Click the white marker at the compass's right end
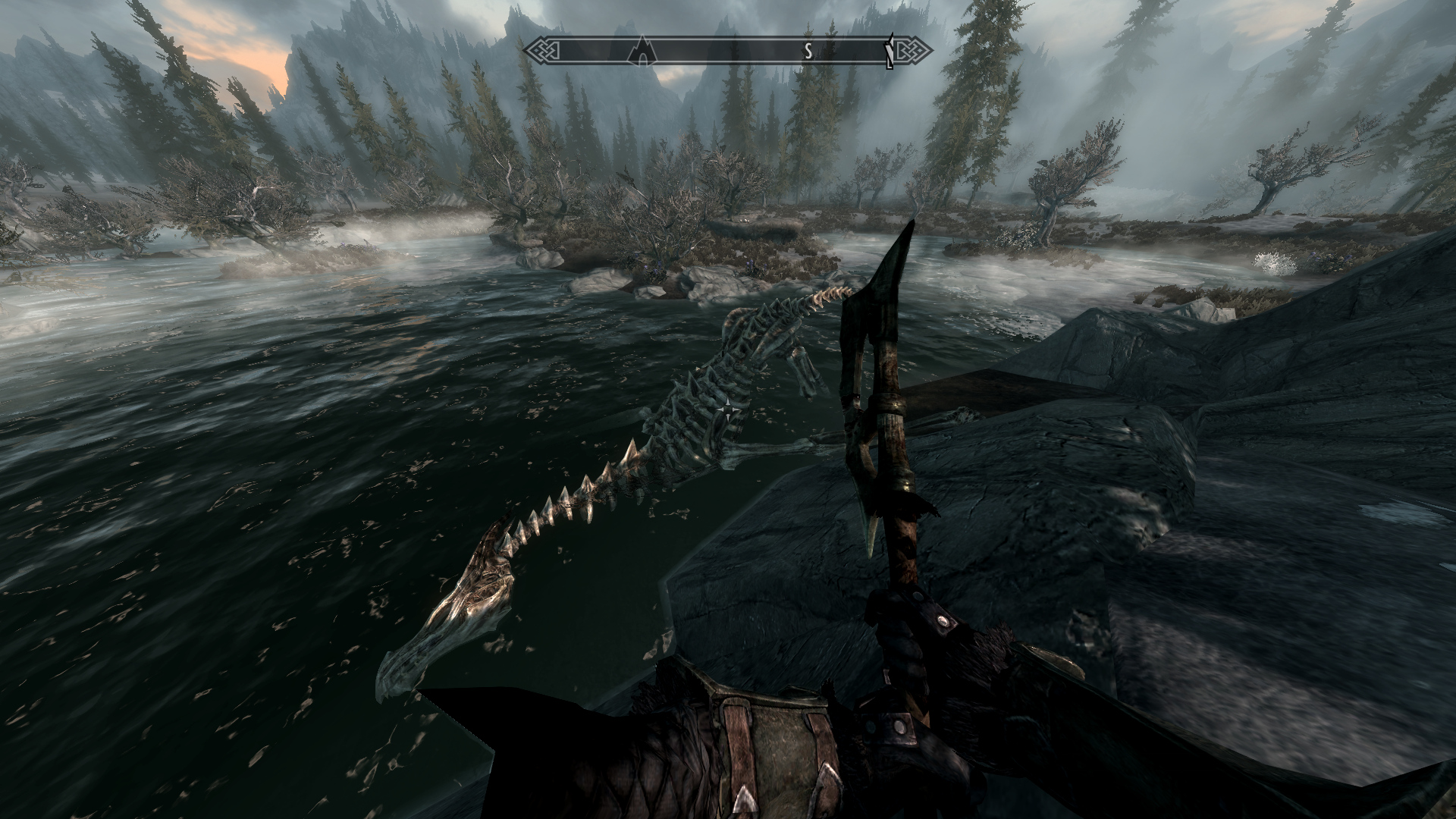Viewport: 1456px width, 819px height. [891, 51]
